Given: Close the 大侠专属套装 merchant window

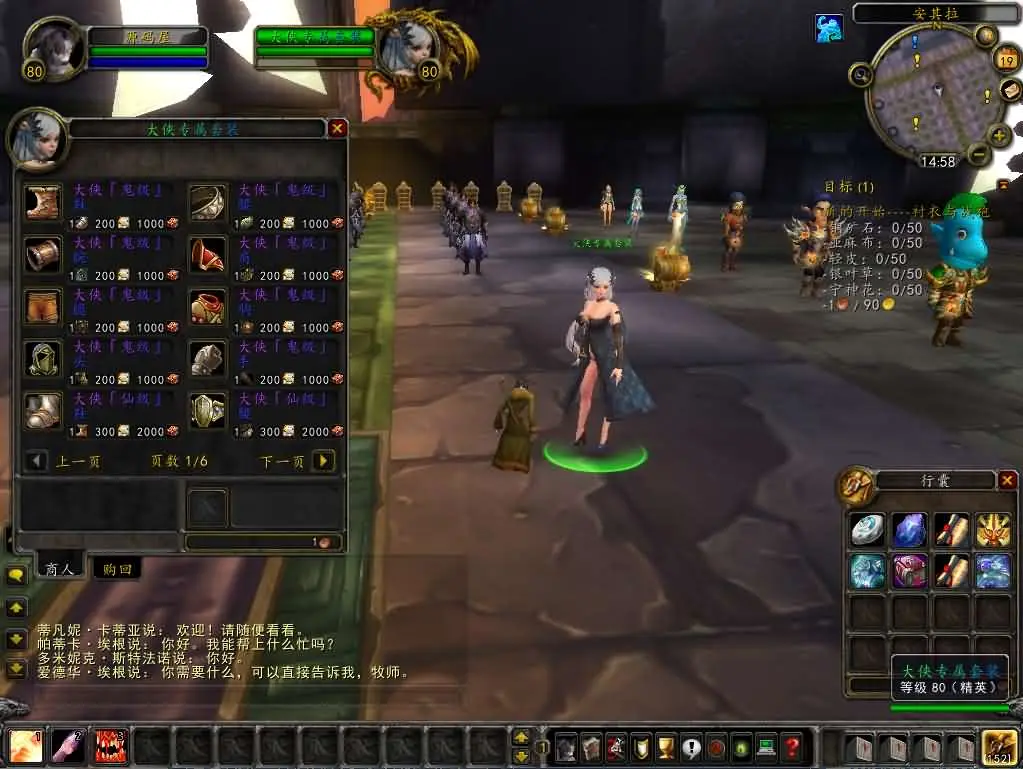Looking at the screenshot, I should pyautogui.click(x=338, y=128).
